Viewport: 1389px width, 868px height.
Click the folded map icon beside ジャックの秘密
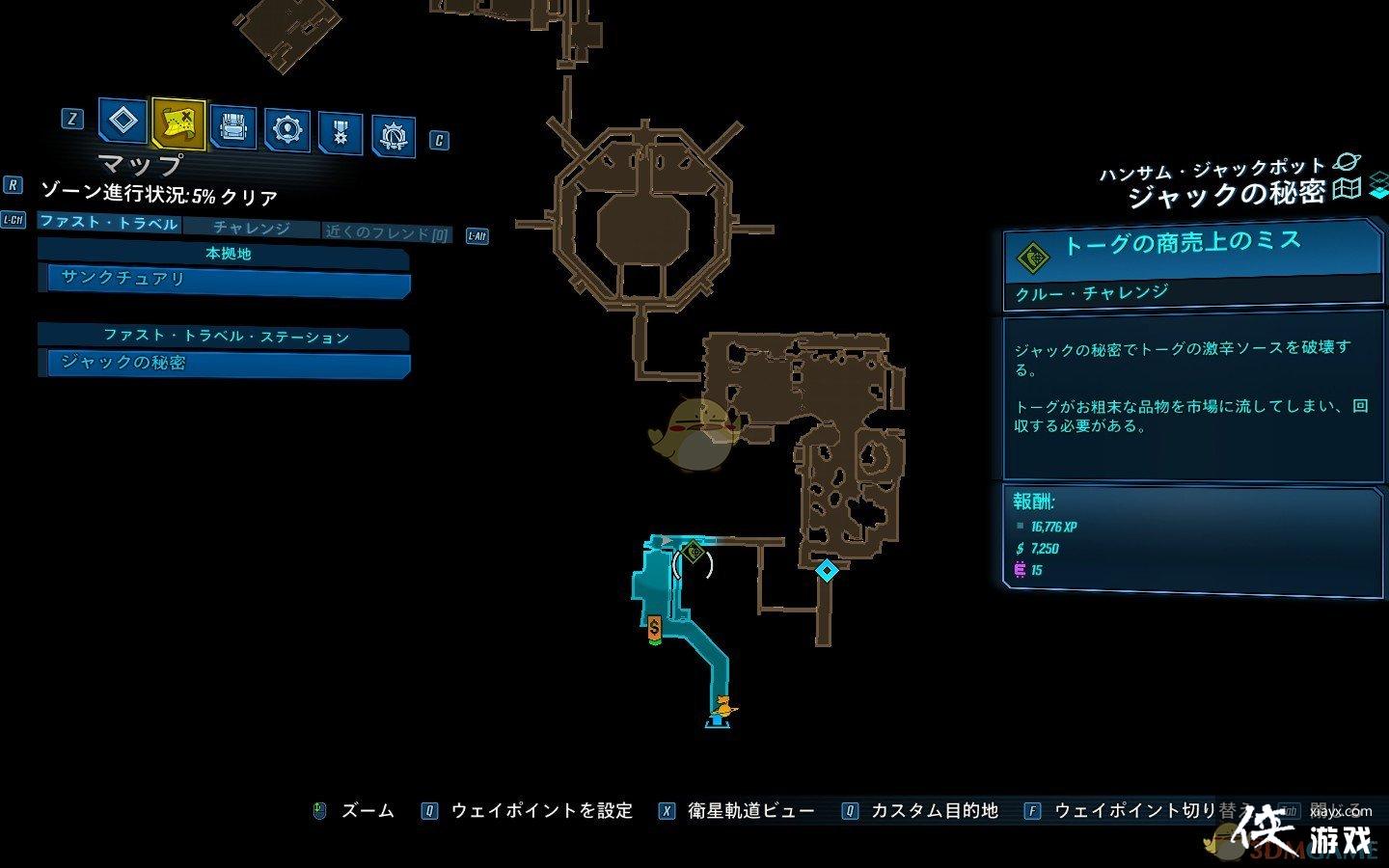tap(1347, 188)
